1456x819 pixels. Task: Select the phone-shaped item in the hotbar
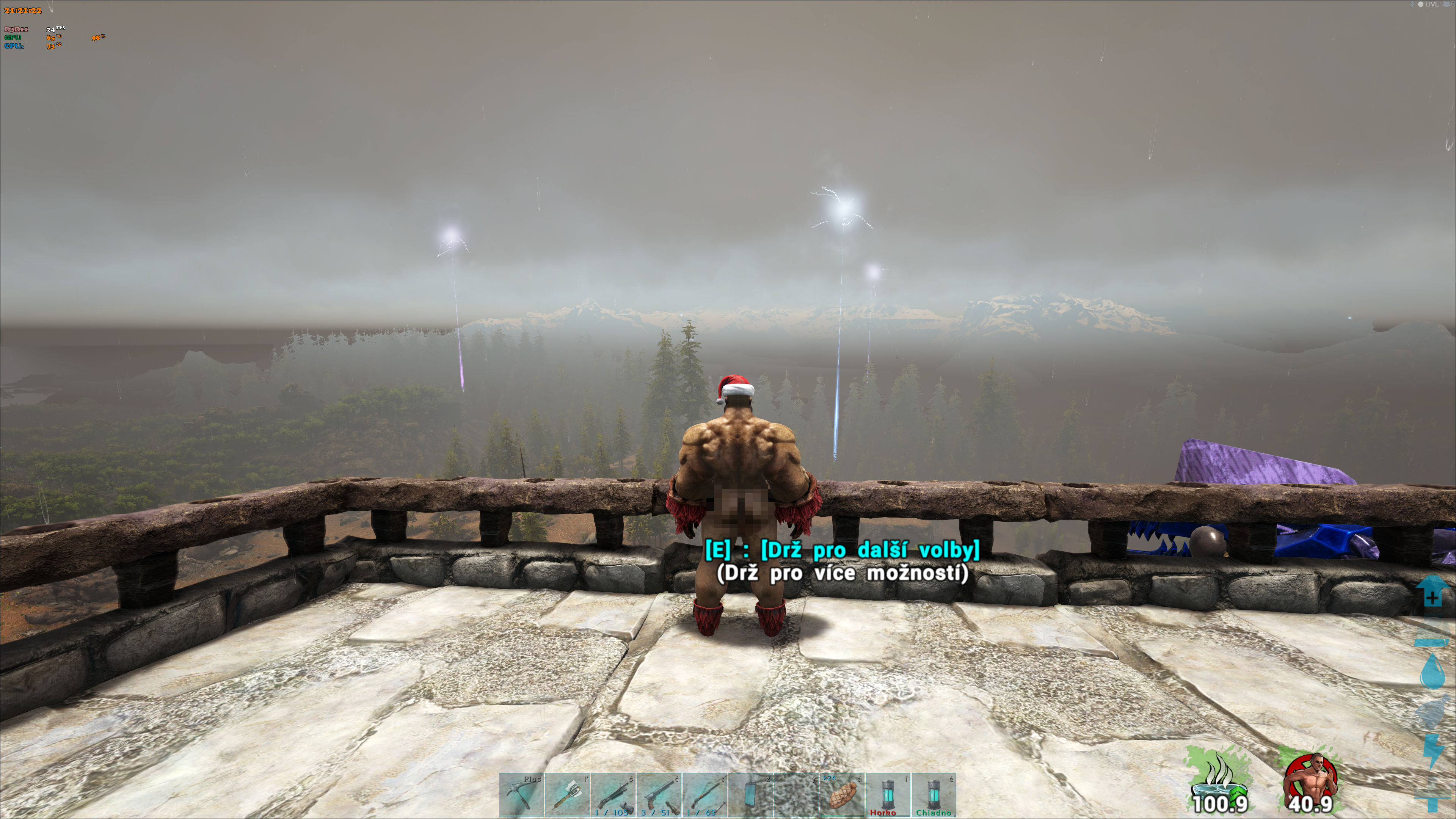(x=751, y=795)
